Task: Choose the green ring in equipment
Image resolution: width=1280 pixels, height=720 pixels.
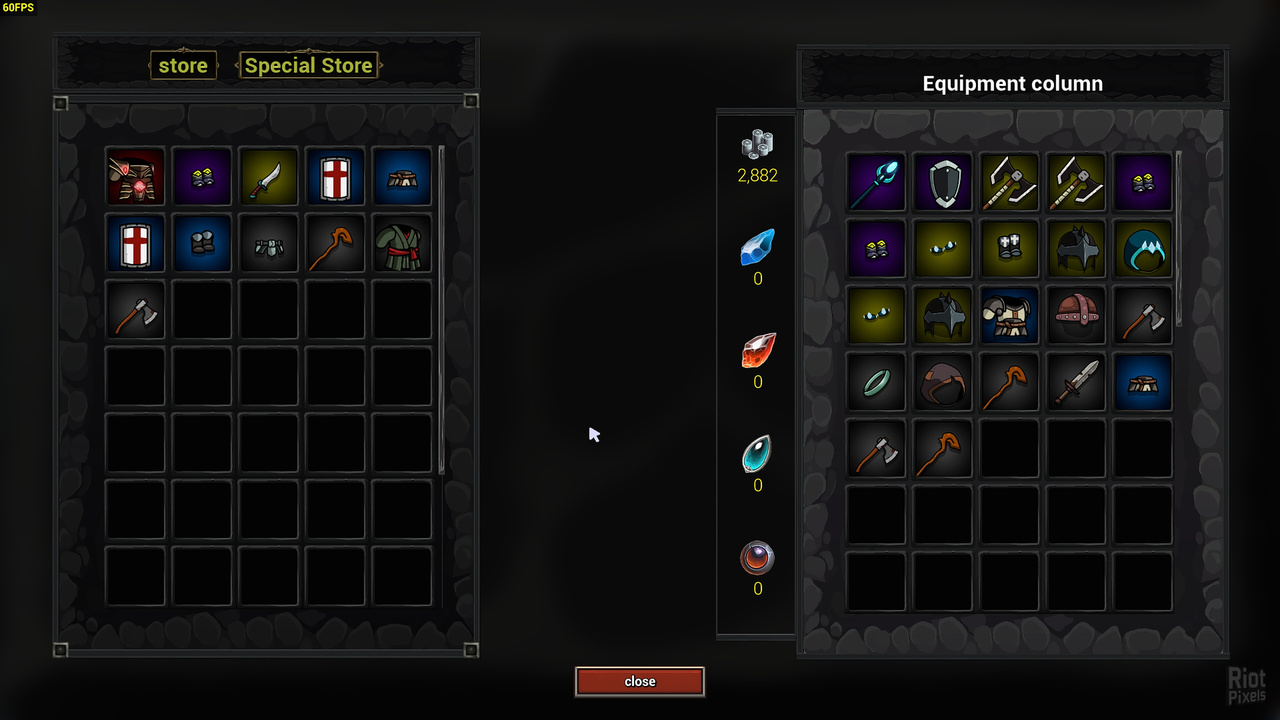Action: (876, 381)
